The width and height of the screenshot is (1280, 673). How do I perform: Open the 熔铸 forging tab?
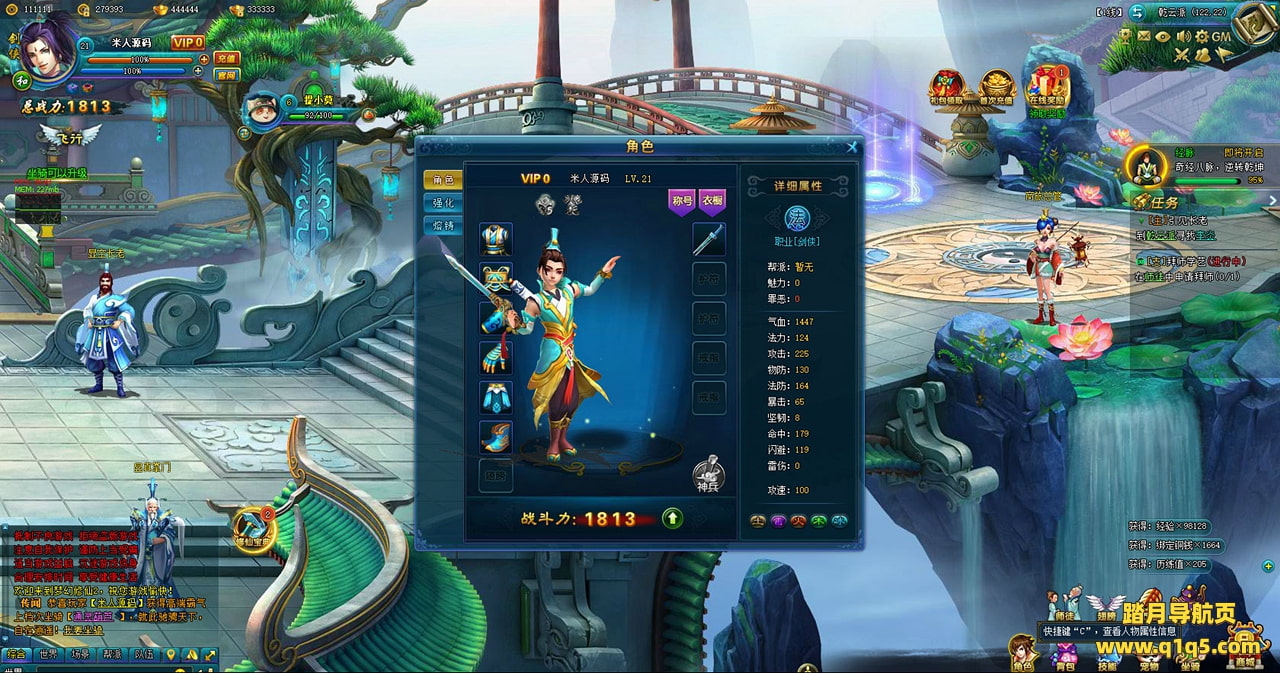443,225
